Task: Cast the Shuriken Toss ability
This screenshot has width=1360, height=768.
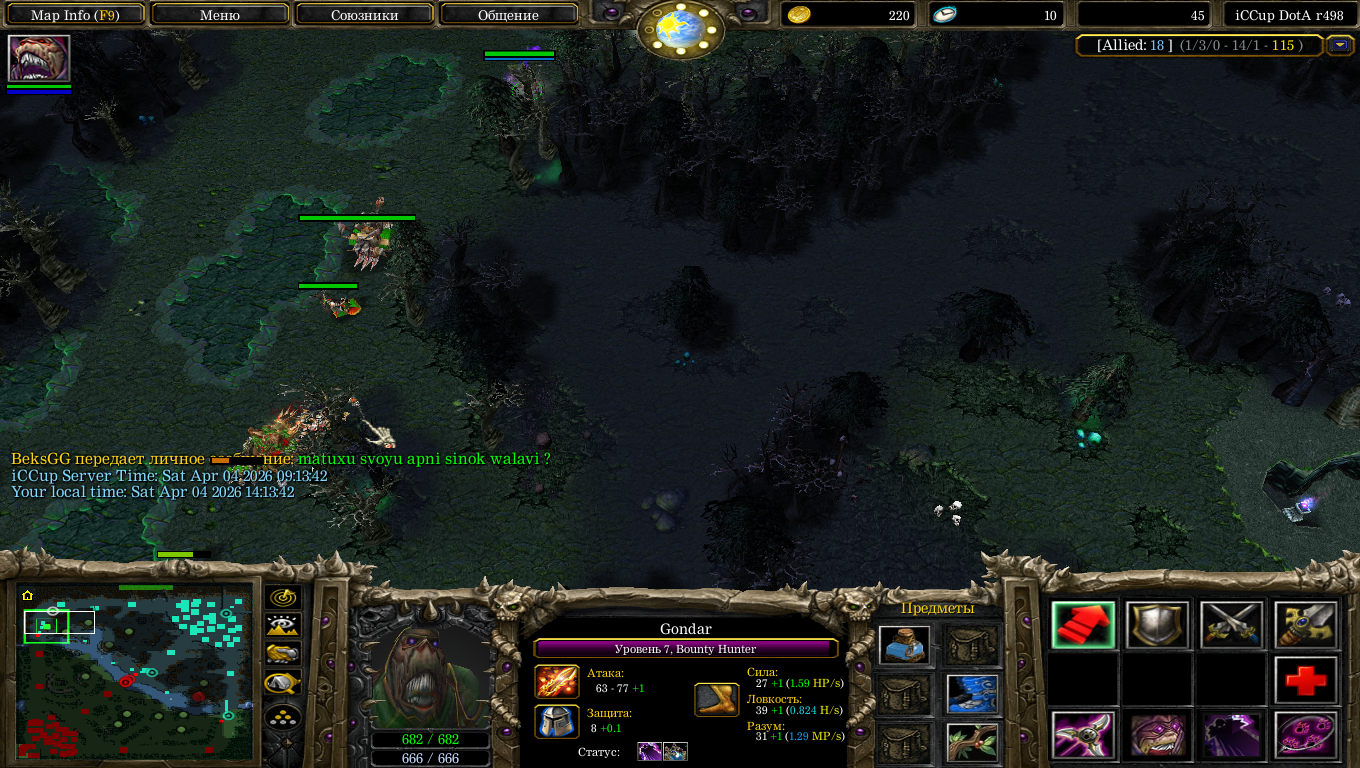Action: (1083, 736)
